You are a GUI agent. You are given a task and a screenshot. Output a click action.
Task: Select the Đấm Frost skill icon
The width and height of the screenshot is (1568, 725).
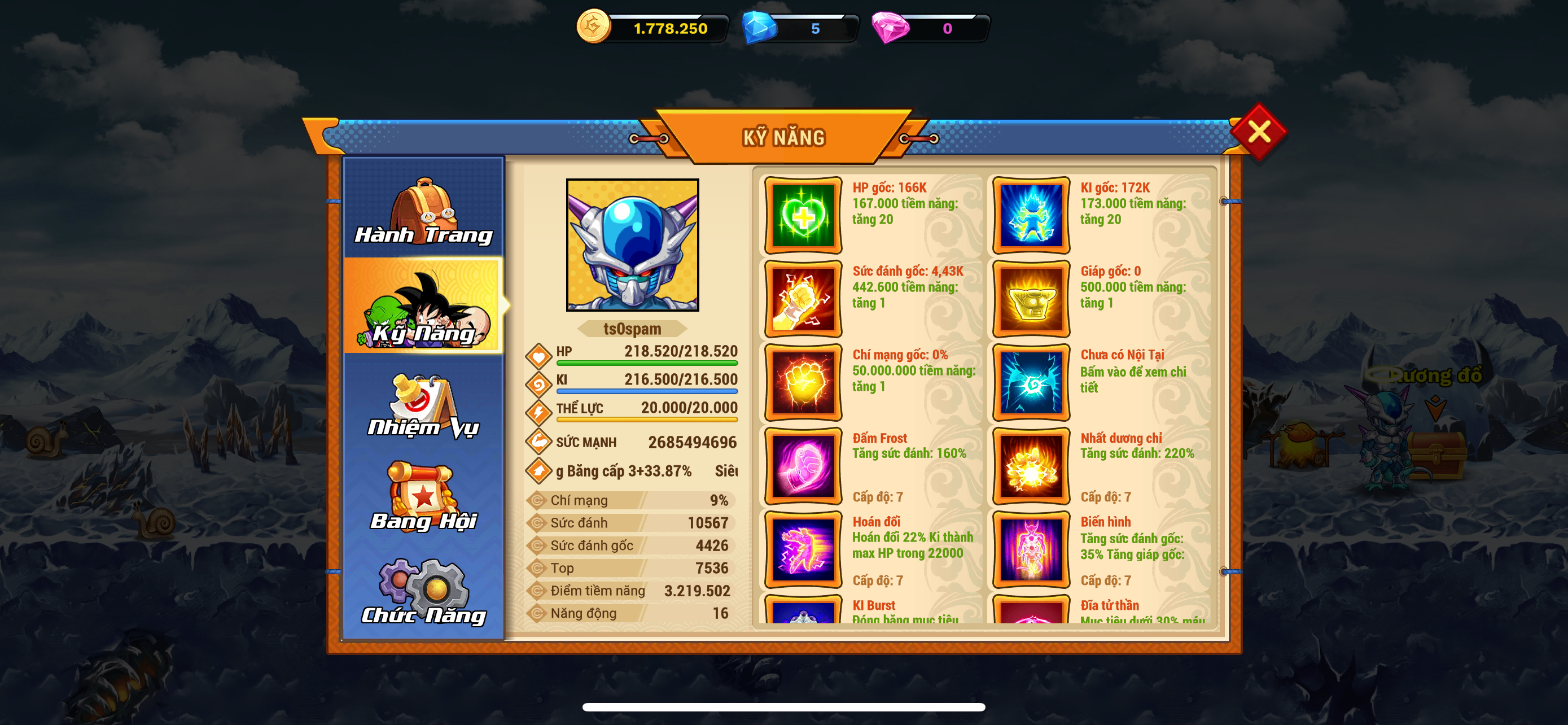(803, 466)
